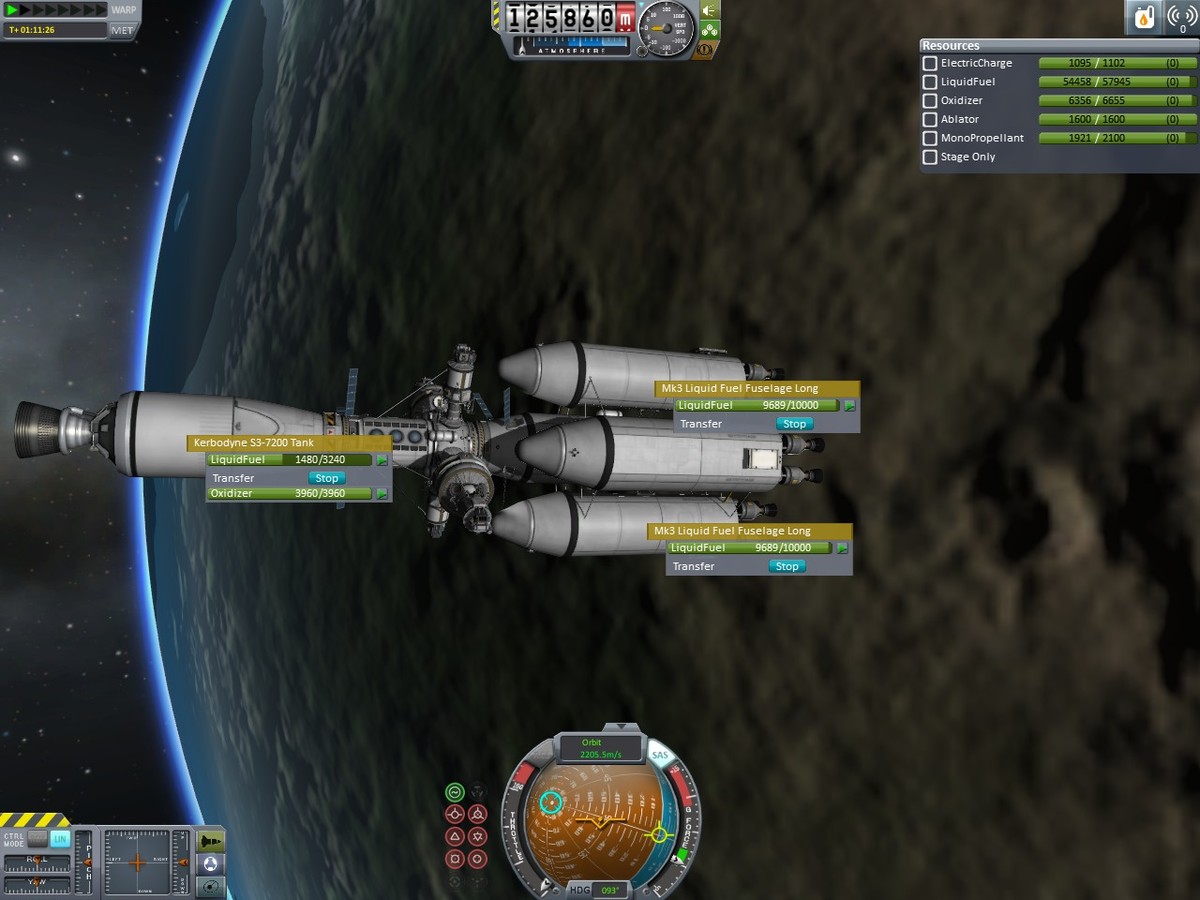This screenshot has height=900, width=1200.
Task: Open the orbital map view button
Action: (211, 886)
